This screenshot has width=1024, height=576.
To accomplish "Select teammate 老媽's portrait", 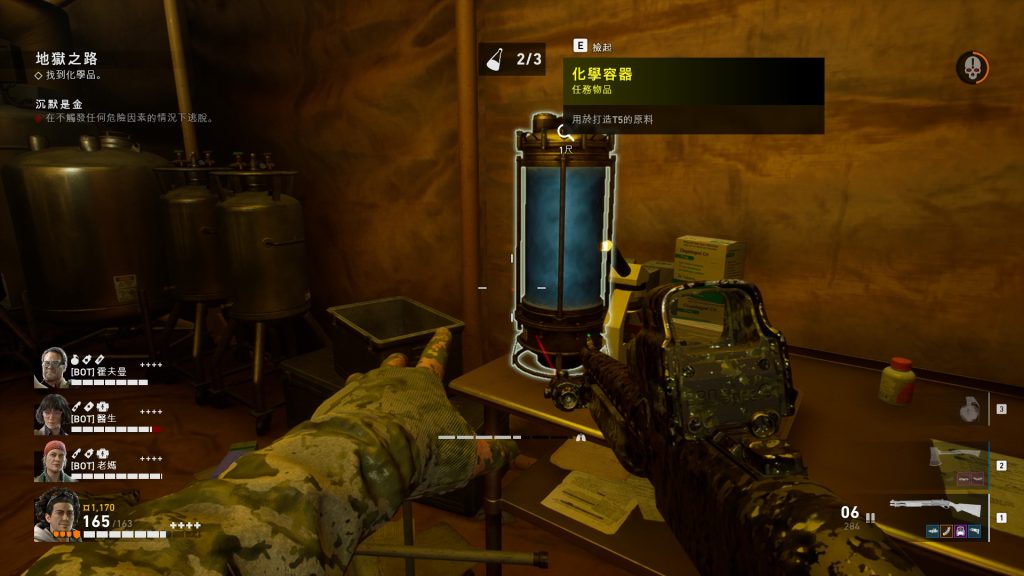I will (52, 461).
